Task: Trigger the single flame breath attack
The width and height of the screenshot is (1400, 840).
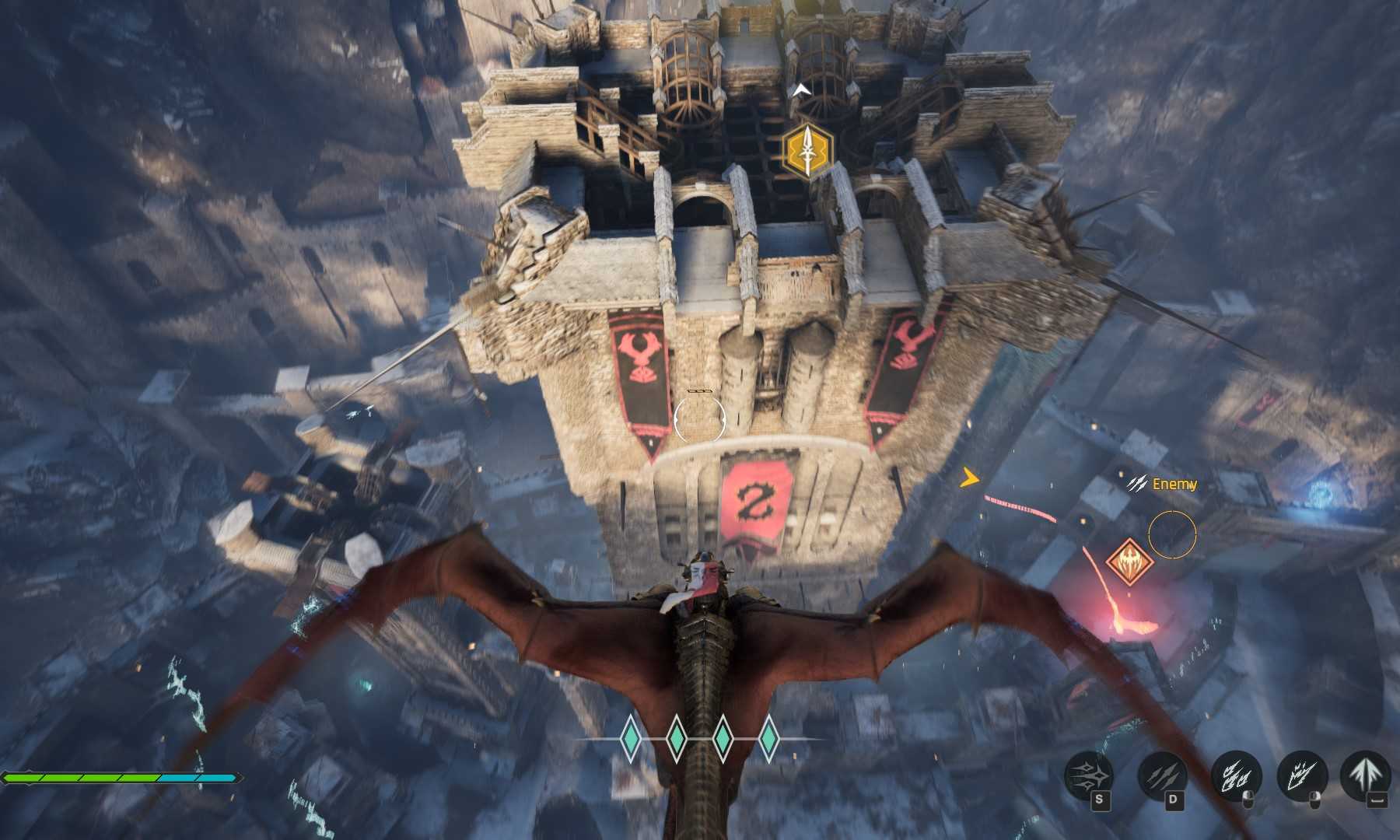Action: 1303,775
